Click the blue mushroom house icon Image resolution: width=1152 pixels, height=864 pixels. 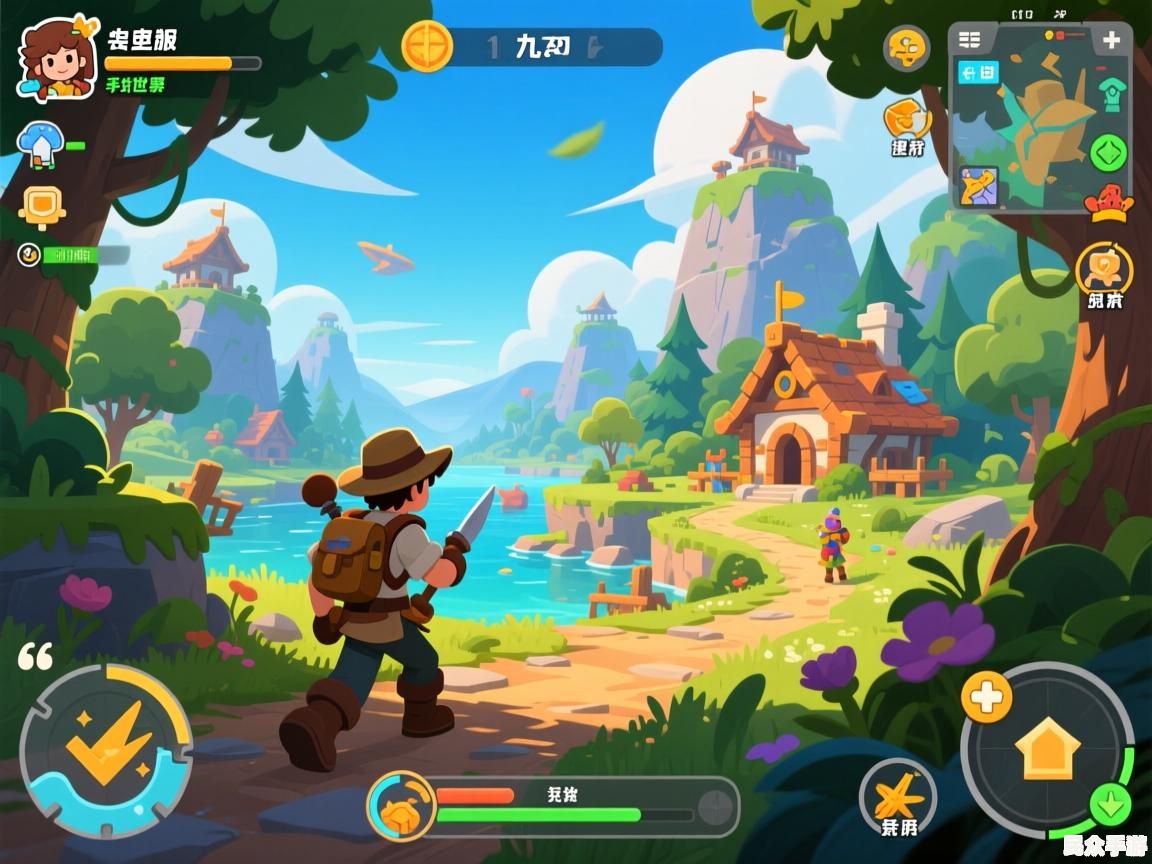point(41,145)
